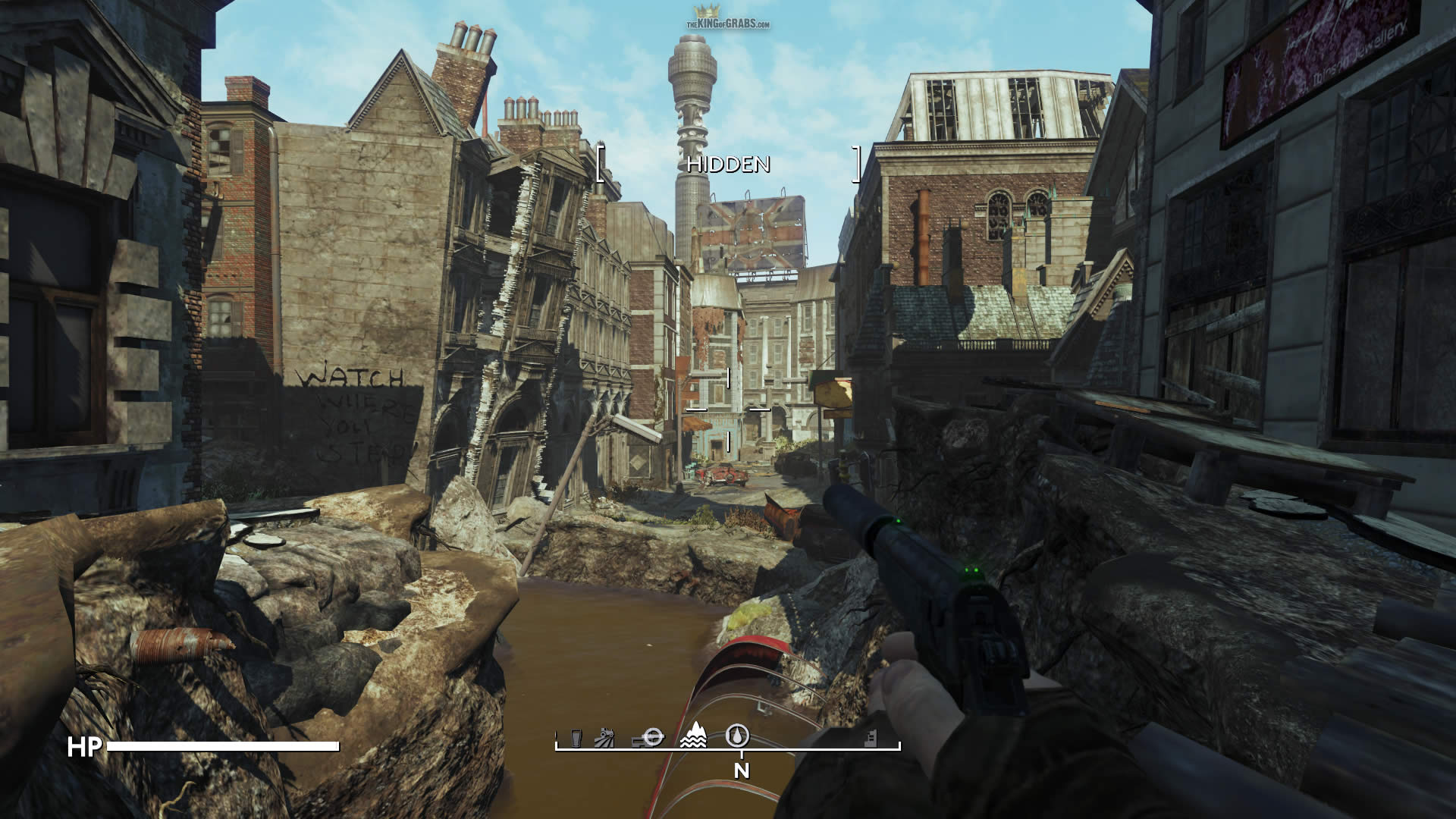Click the pint glass pub compass marker
The height and width of the screenshot is (819, 1456).
pyautogui.click(x=576, y=738)
